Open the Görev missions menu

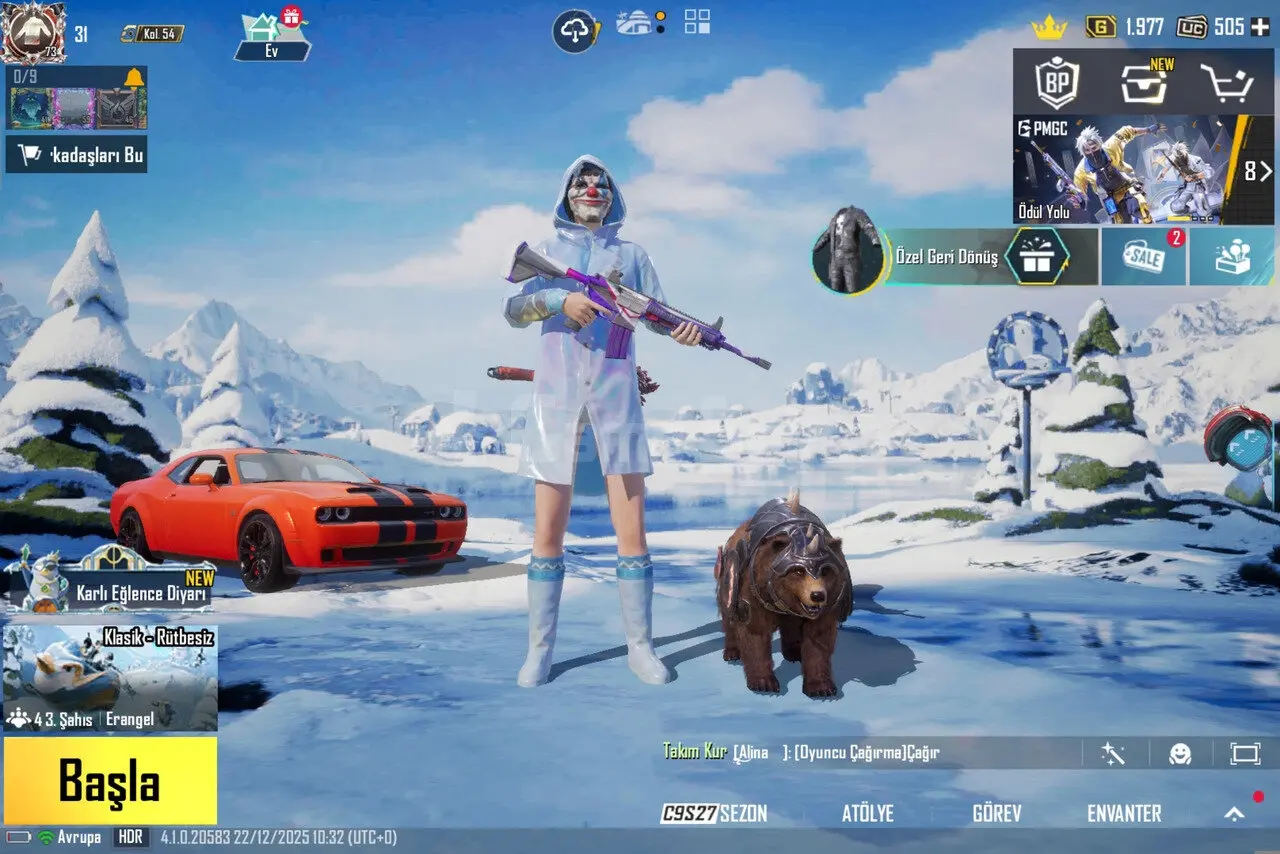[996, 813]
